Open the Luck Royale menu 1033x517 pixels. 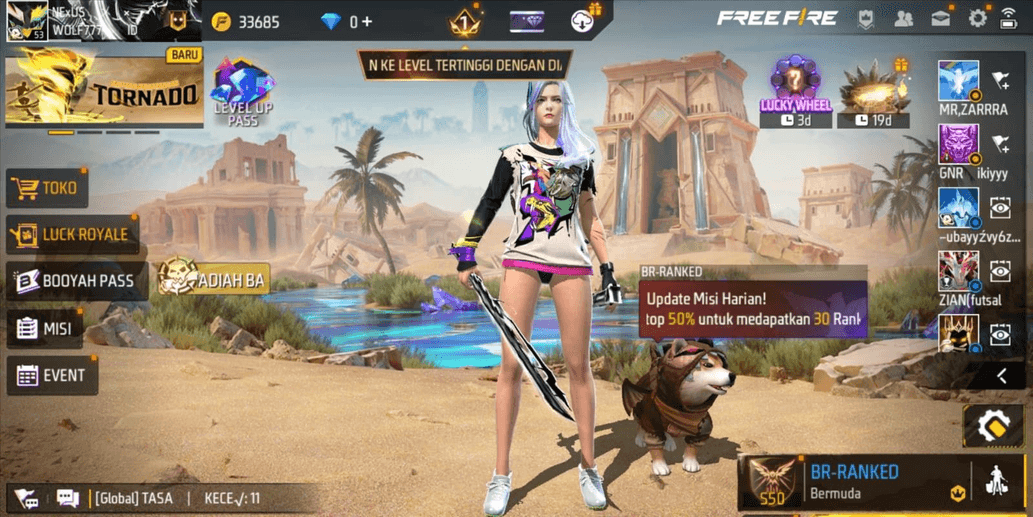(x=72, y=234)
